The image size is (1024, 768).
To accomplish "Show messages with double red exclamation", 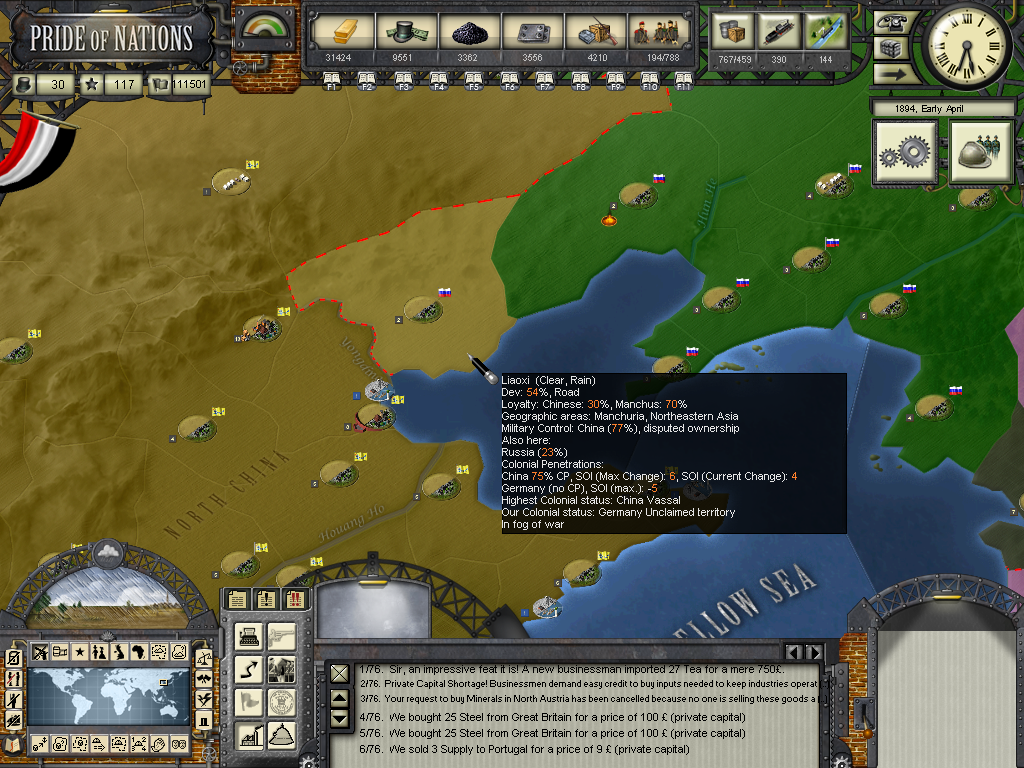I will pyautogui.click(x=295, y=599).
